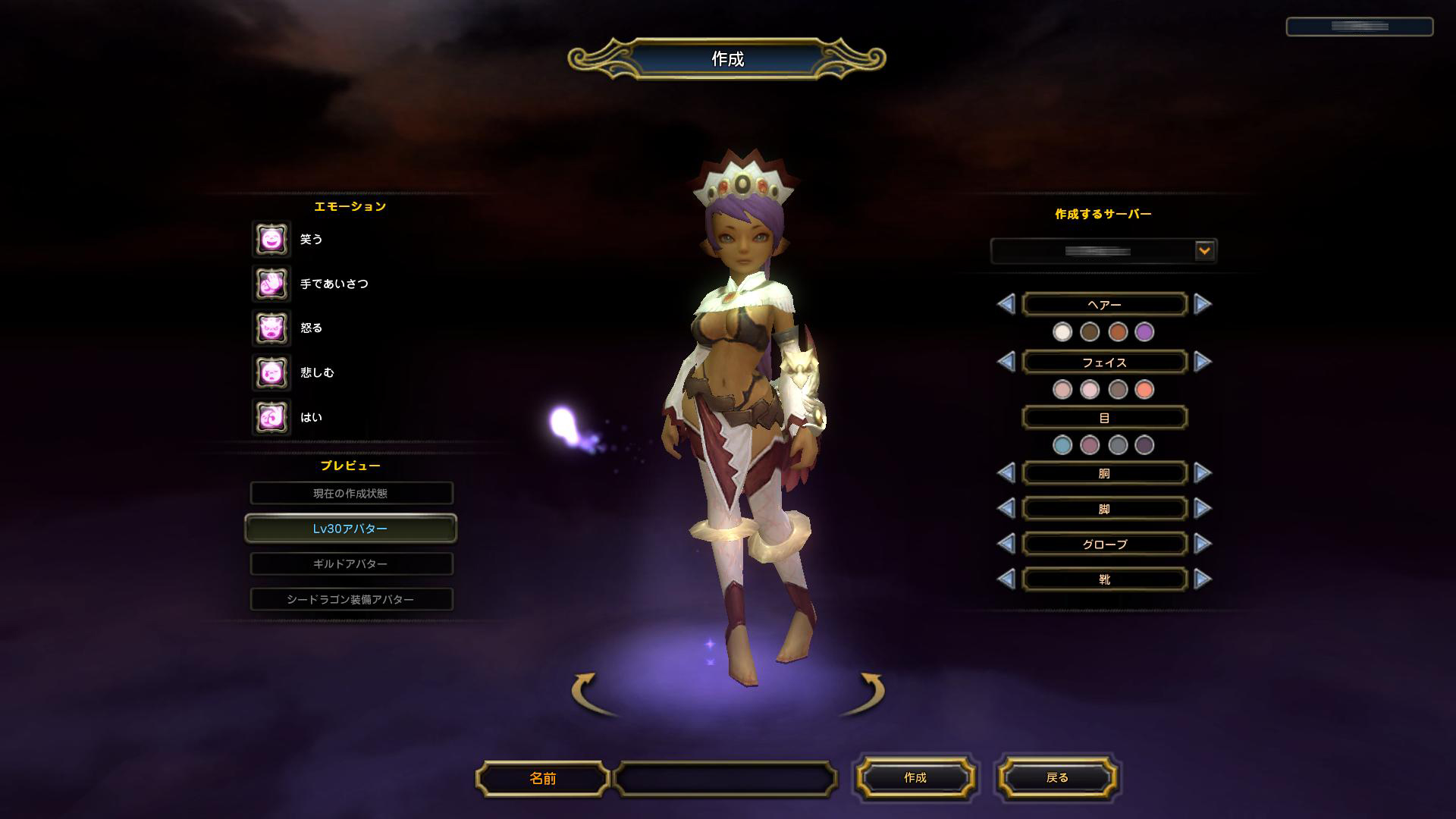Click the character name input field
This screenshot has width=1456, height=819.
(725, 779)
